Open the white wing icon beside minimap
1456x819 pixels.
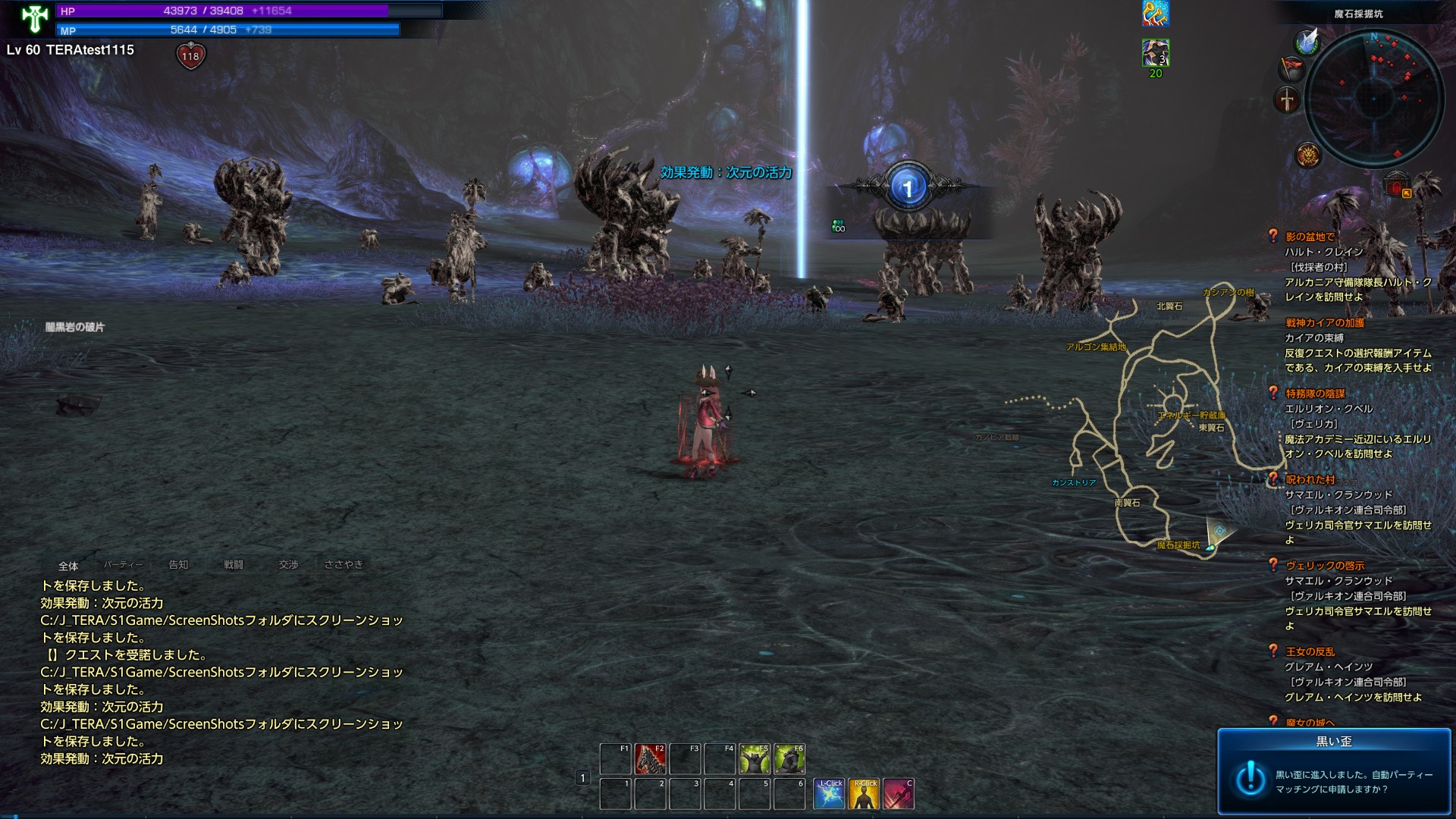1307,41
